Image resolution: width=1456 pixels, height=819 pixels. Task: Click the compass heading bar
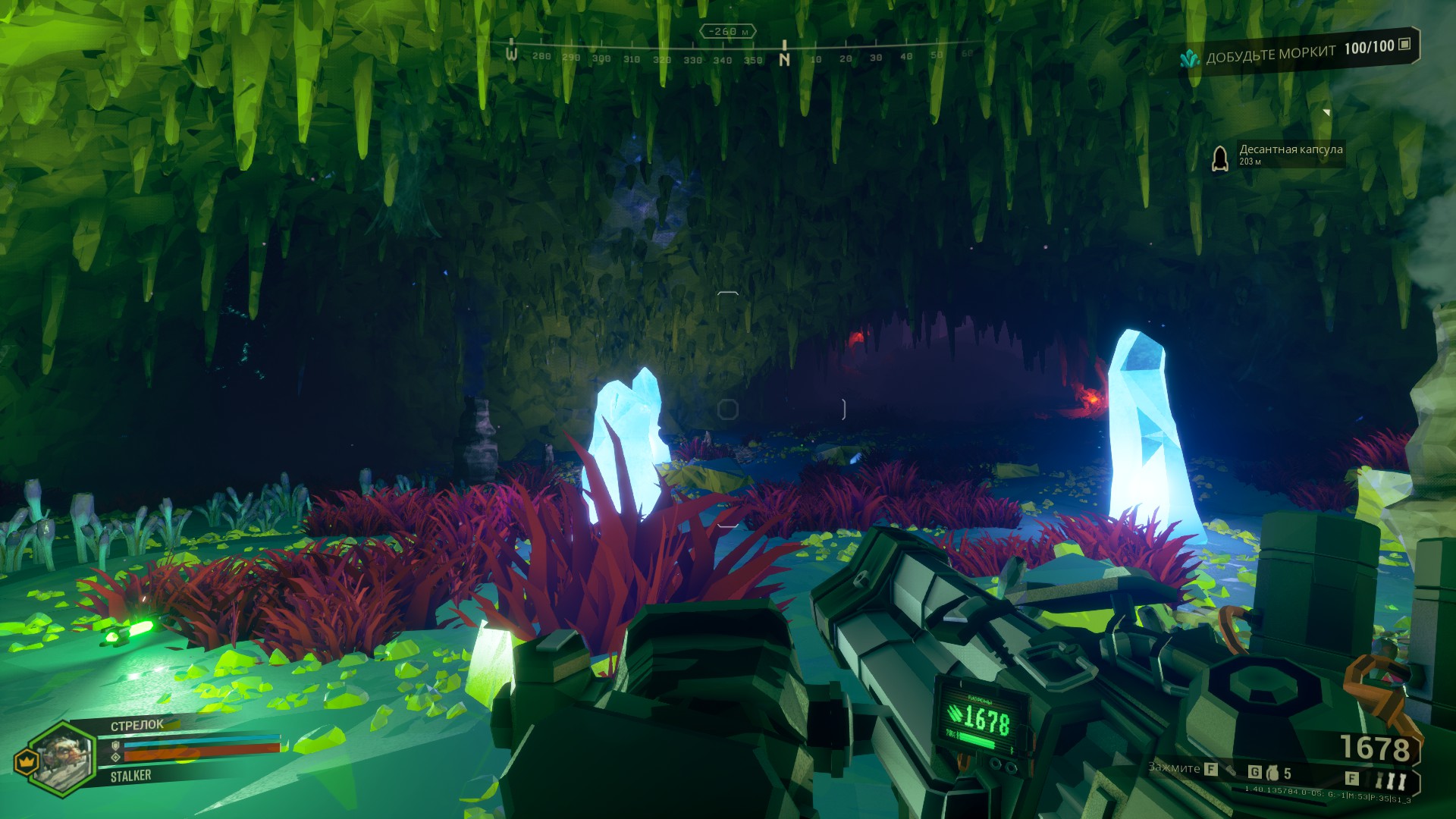(x=739, y=56)
